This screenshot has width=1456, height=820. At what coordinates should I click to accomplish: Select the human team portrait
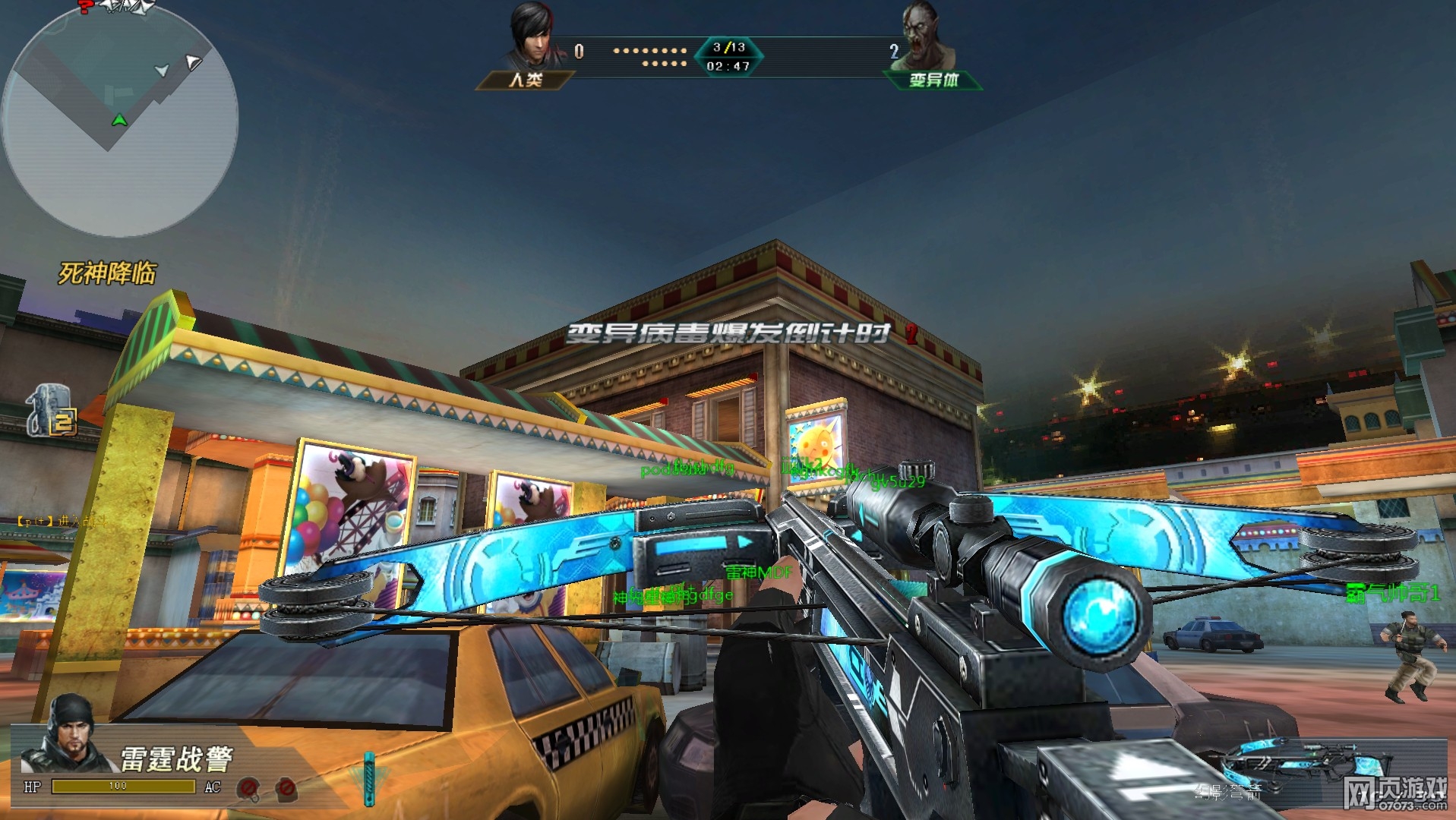(535, 36)
